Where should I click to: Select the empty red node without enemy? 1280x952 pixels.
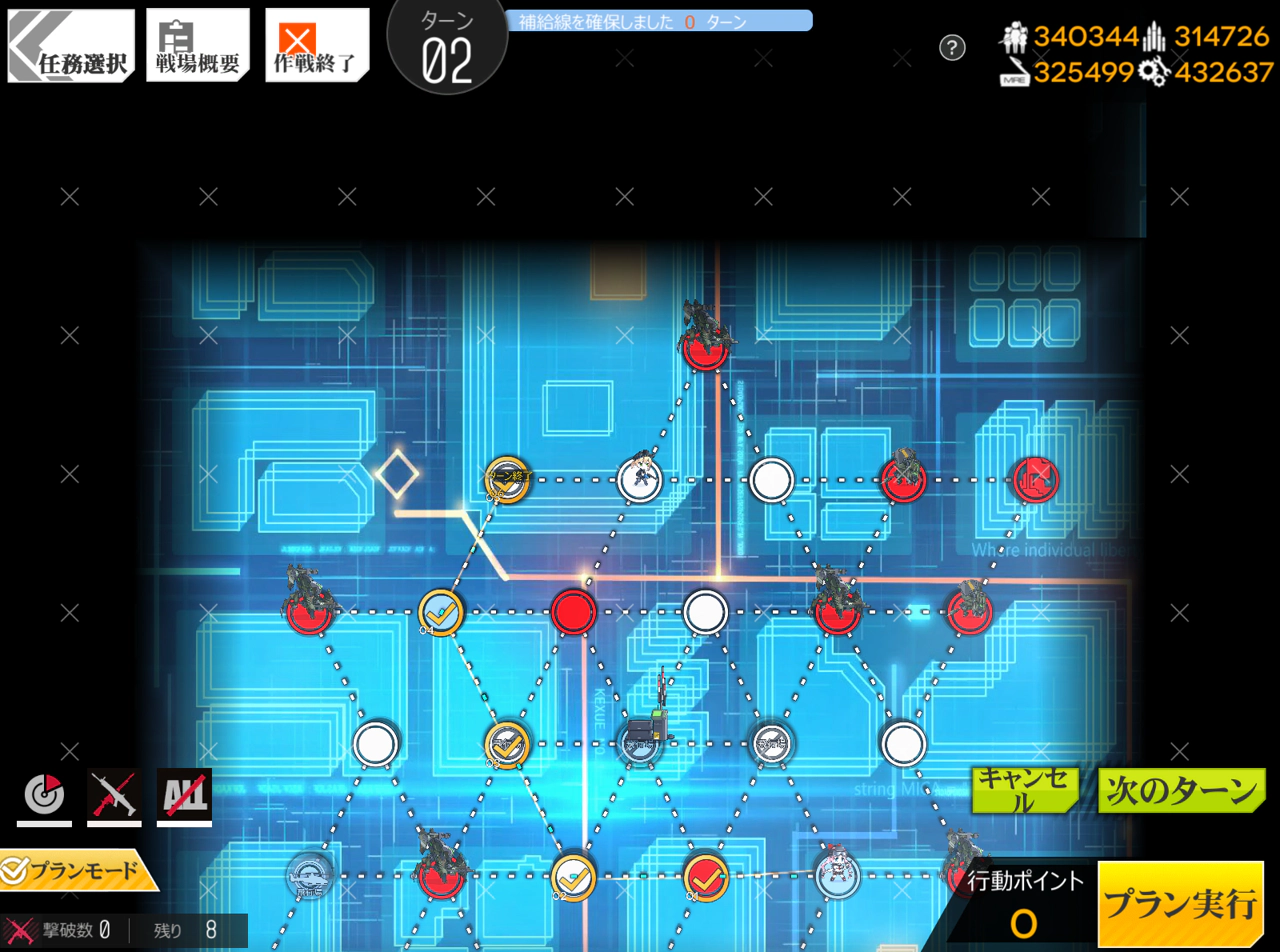574,612
